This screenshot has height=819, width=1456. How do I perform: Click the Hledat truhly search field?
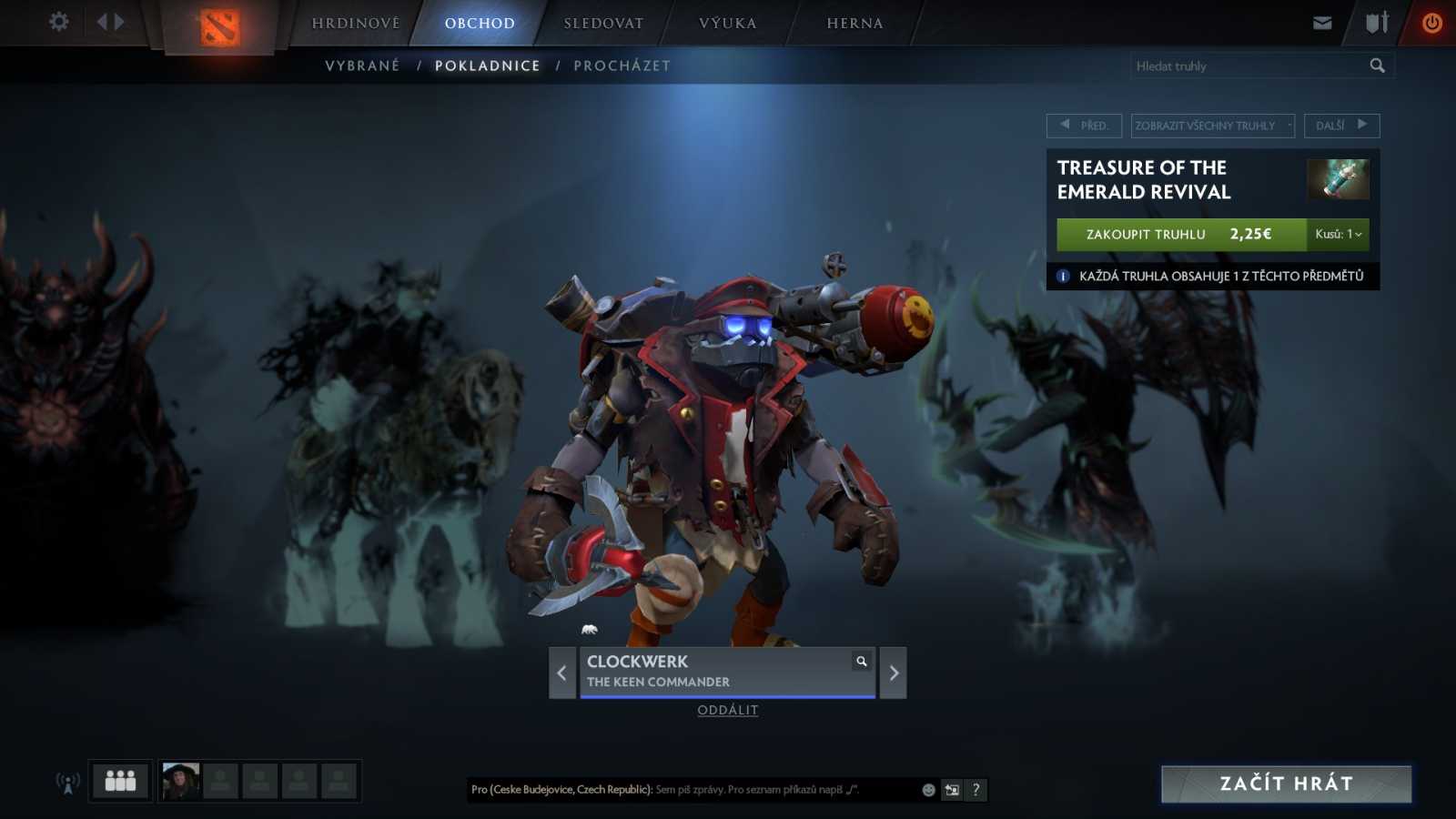(1247, 66)
